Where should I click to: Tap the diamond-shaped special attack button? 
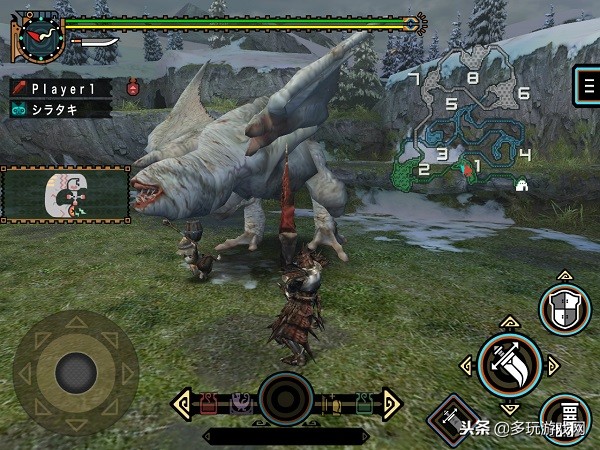(x=450, y=418)
